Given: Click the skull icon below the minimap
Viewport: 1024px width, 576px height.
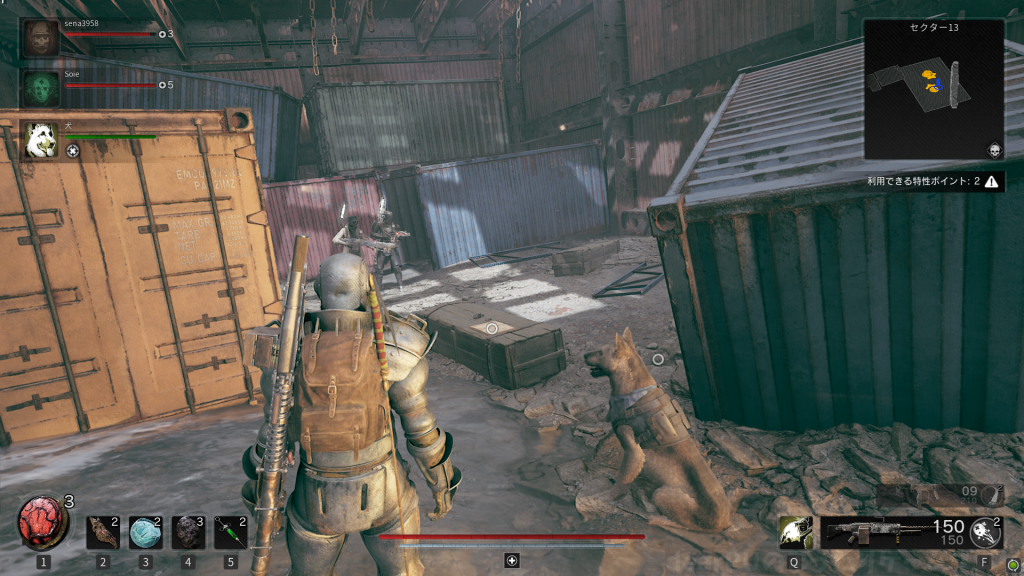Looking at the screenshot, I should tap(993, 150).
